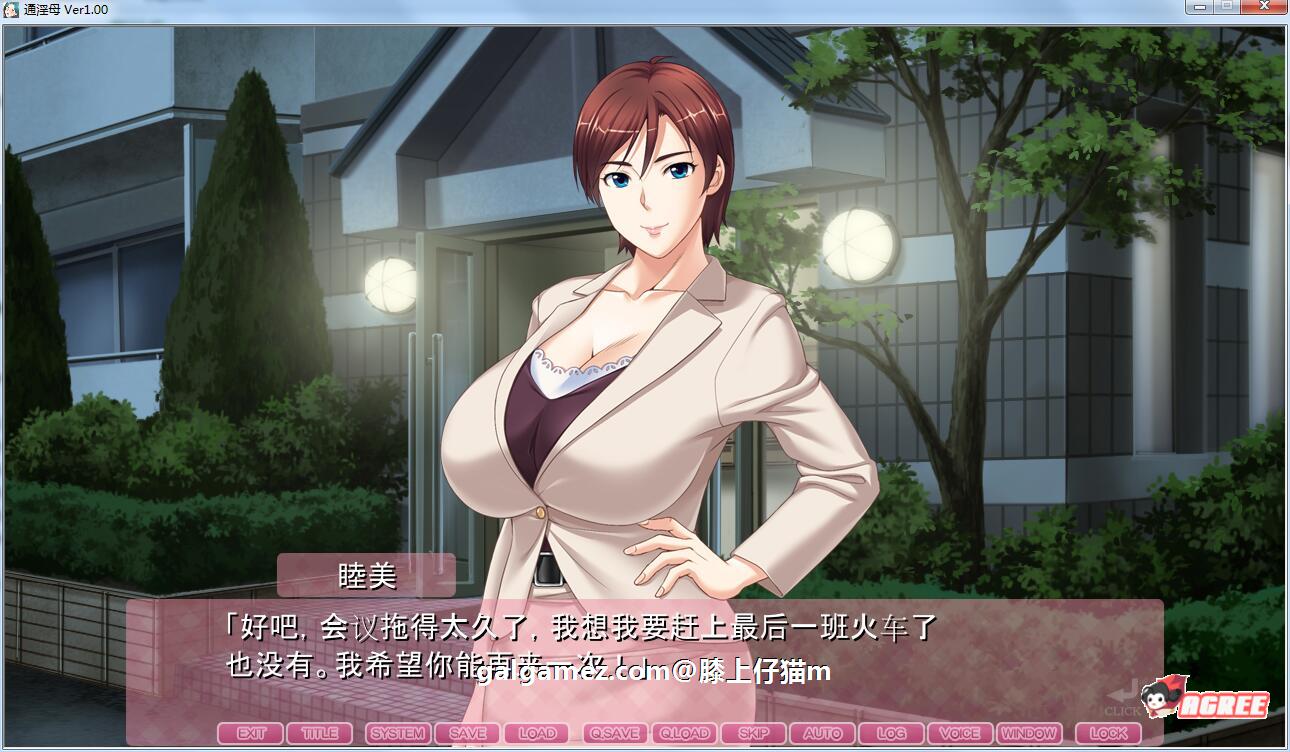The image size is (1290, 752).
Task: Open the SAVE screen
Action: 468,733
